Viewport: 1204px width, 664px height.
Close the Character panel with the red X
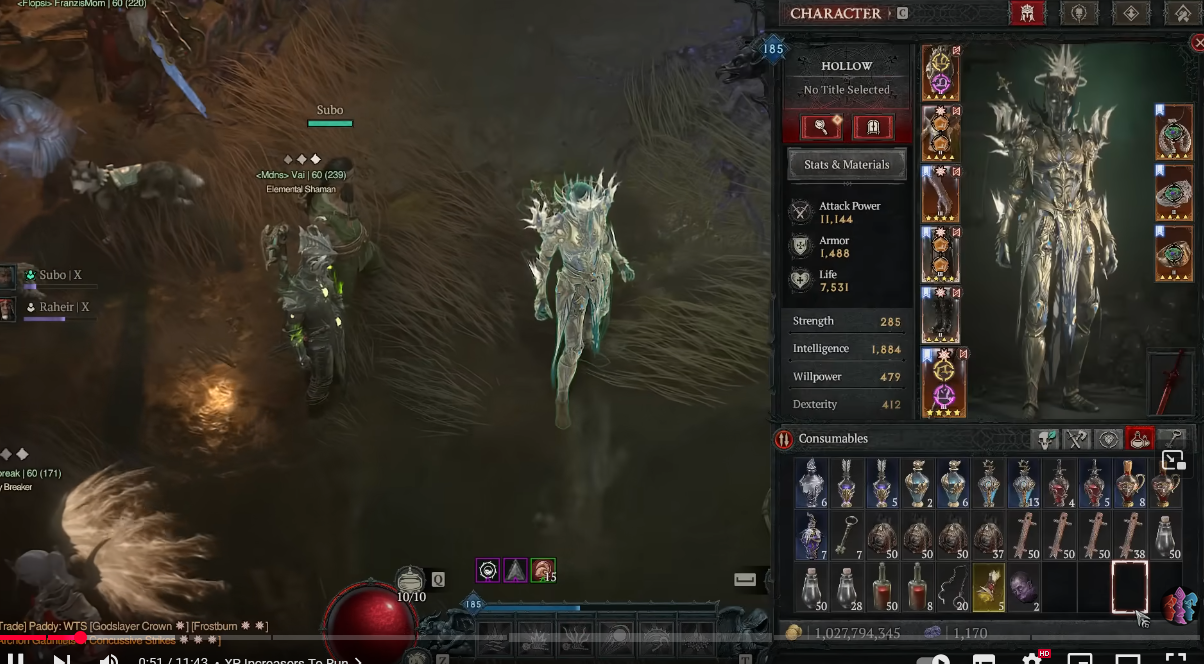1198,42
